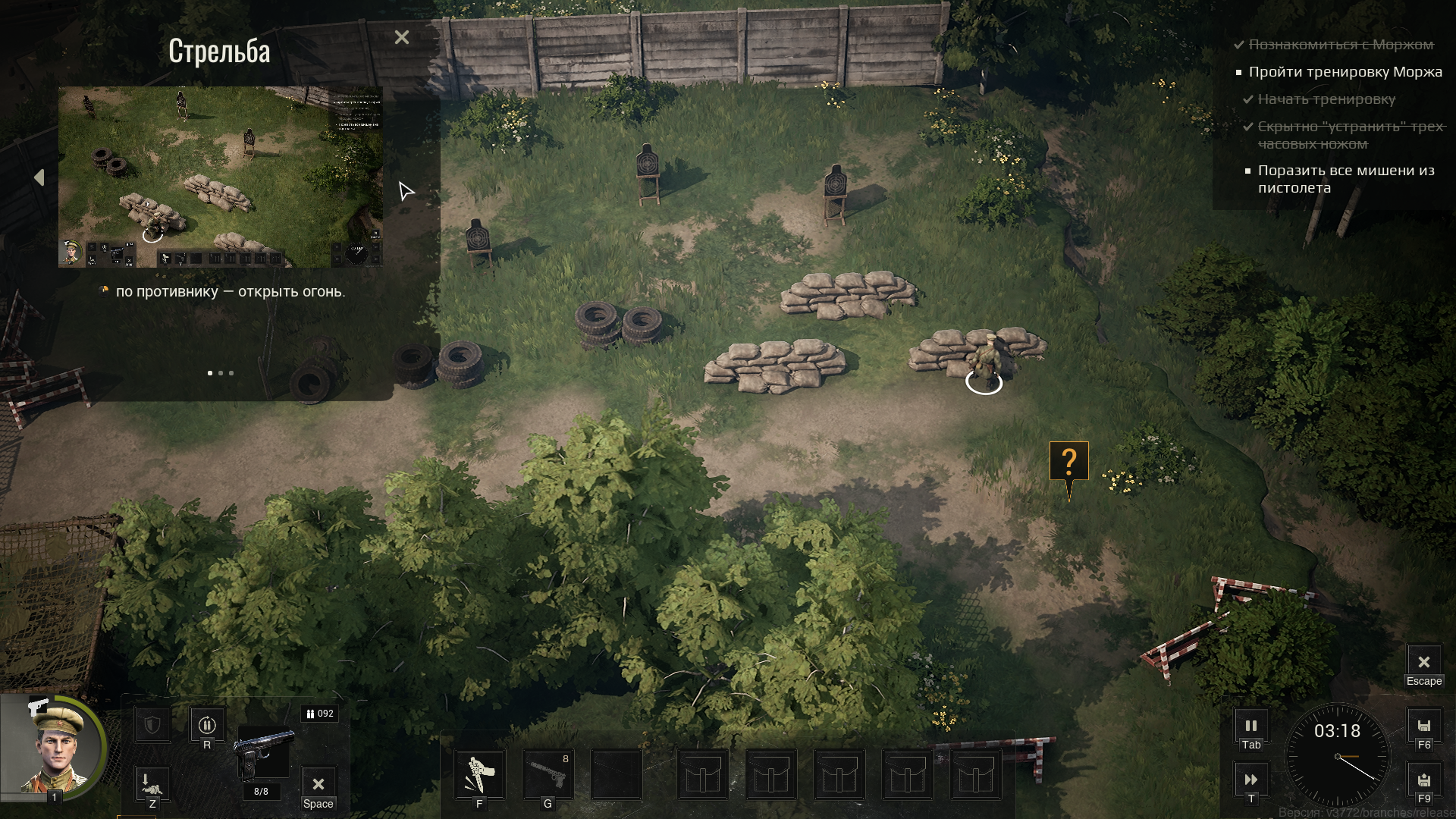Enable fast-forward game speed
1456x819 pixels.
tap(1251, 780)
